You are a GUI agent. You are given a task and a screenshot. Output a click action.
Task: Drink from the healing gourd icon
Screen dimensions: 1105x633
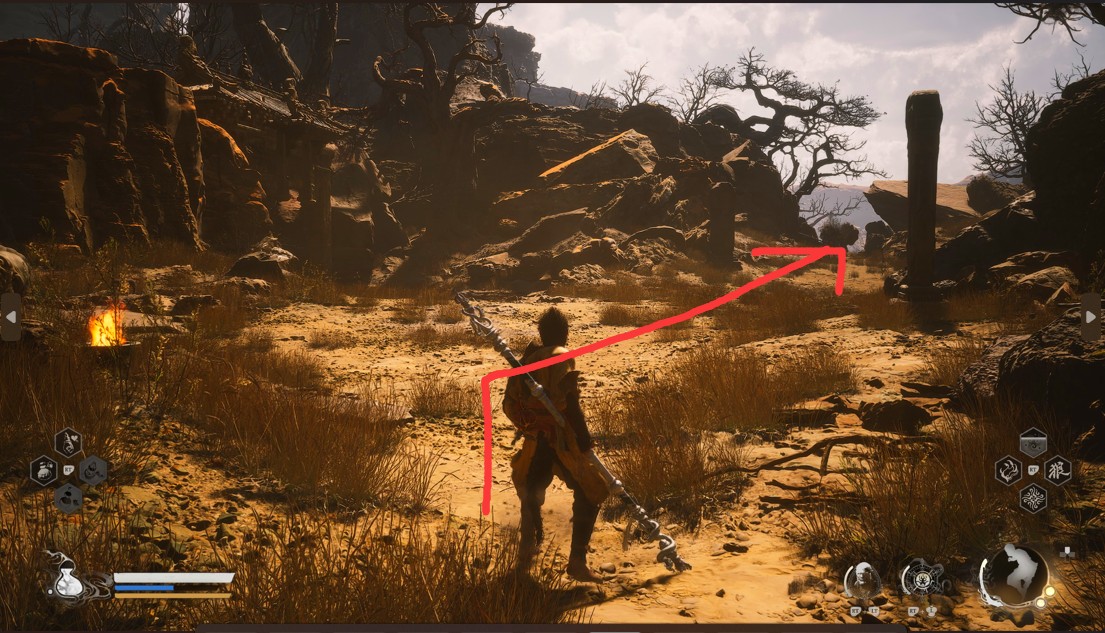click(x=67, y=577)
